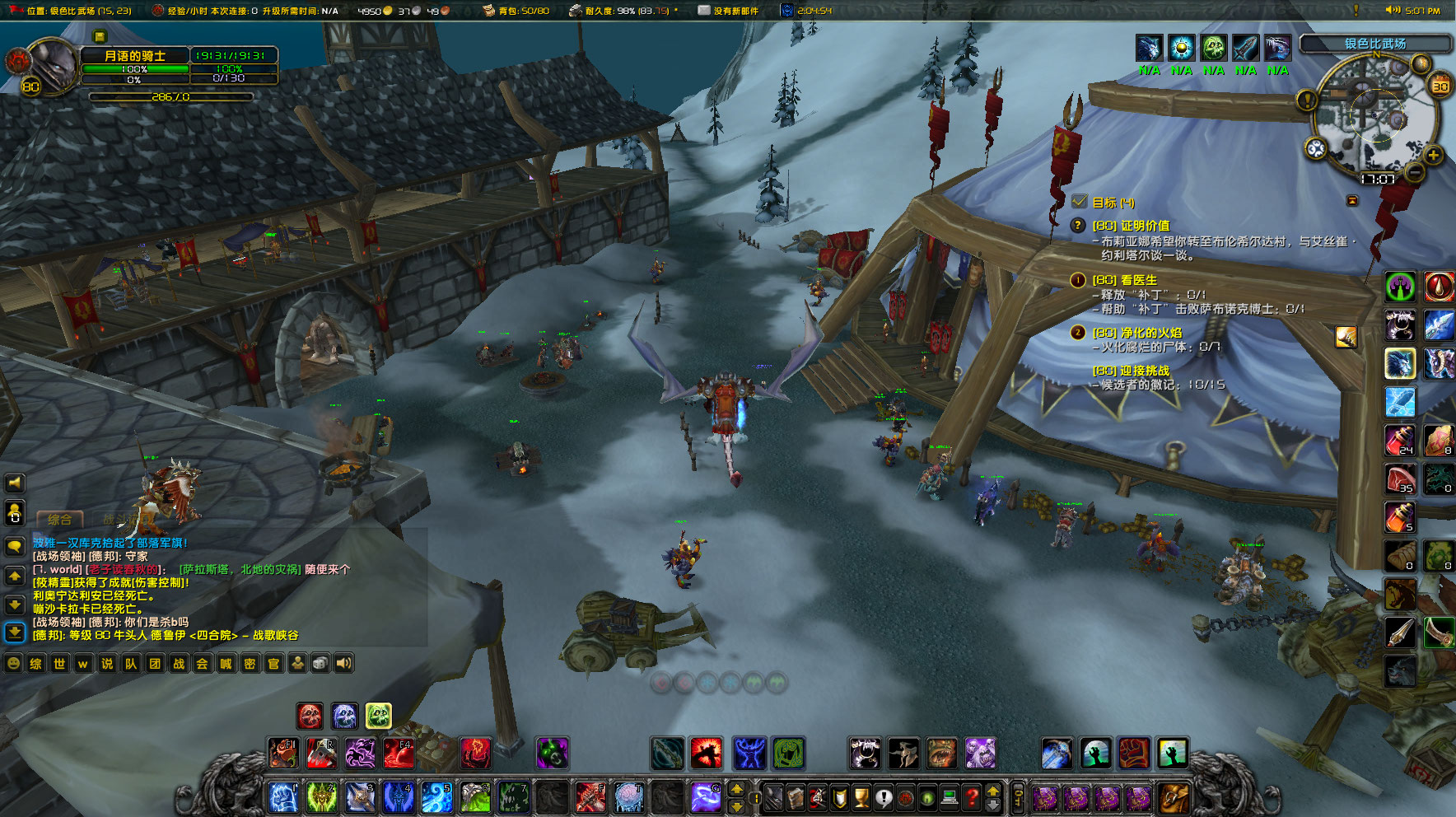Switch to the '综合' chat tab
The image size is (1456, 817).
pos(59,520)
